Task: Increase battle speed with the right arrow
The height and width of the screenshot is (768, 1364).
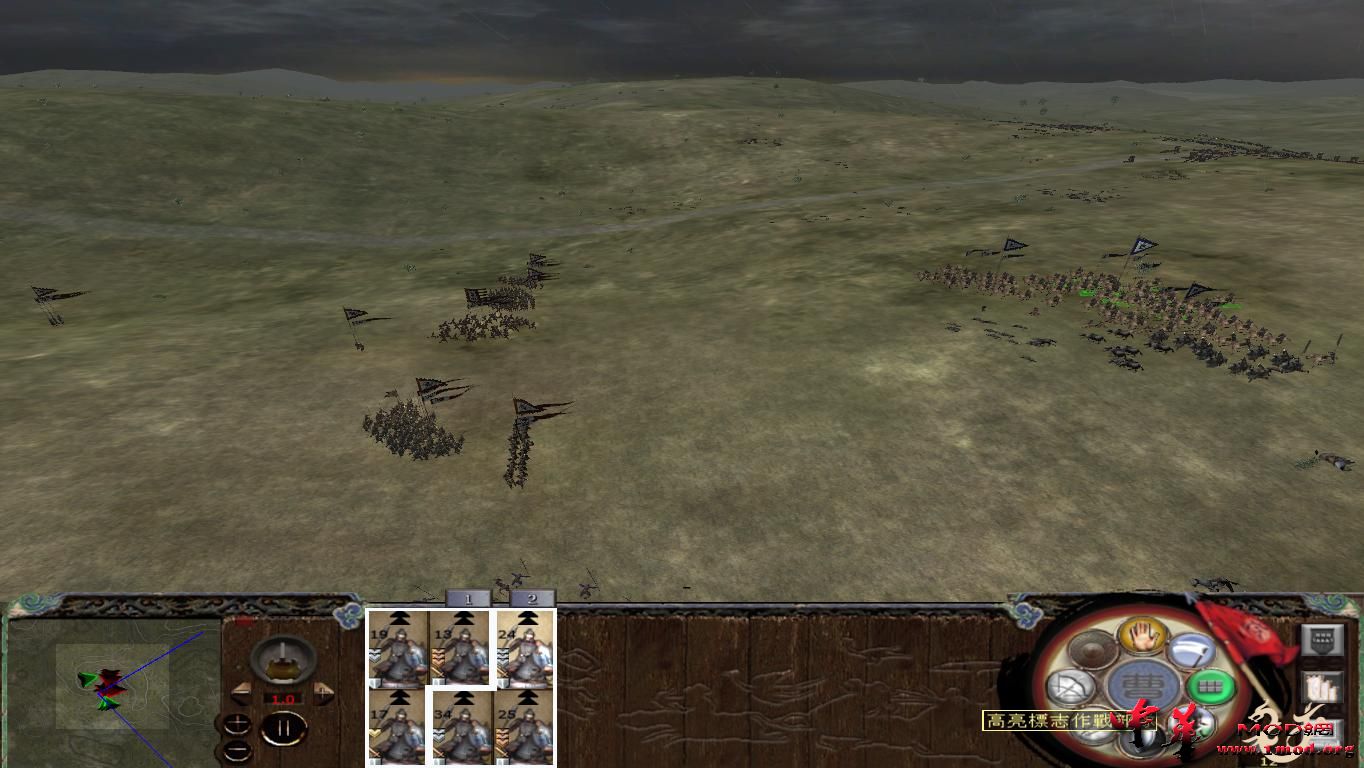Action: click(x=323, y=692)
